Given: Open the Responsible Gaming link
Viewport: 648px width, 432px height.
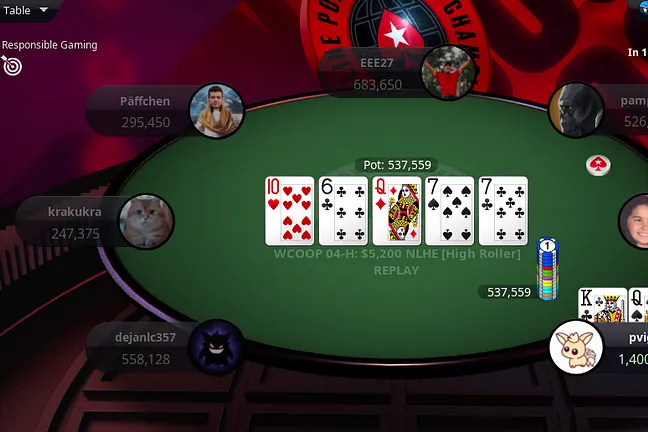Looking at the screenshot, I should (49, 45).
